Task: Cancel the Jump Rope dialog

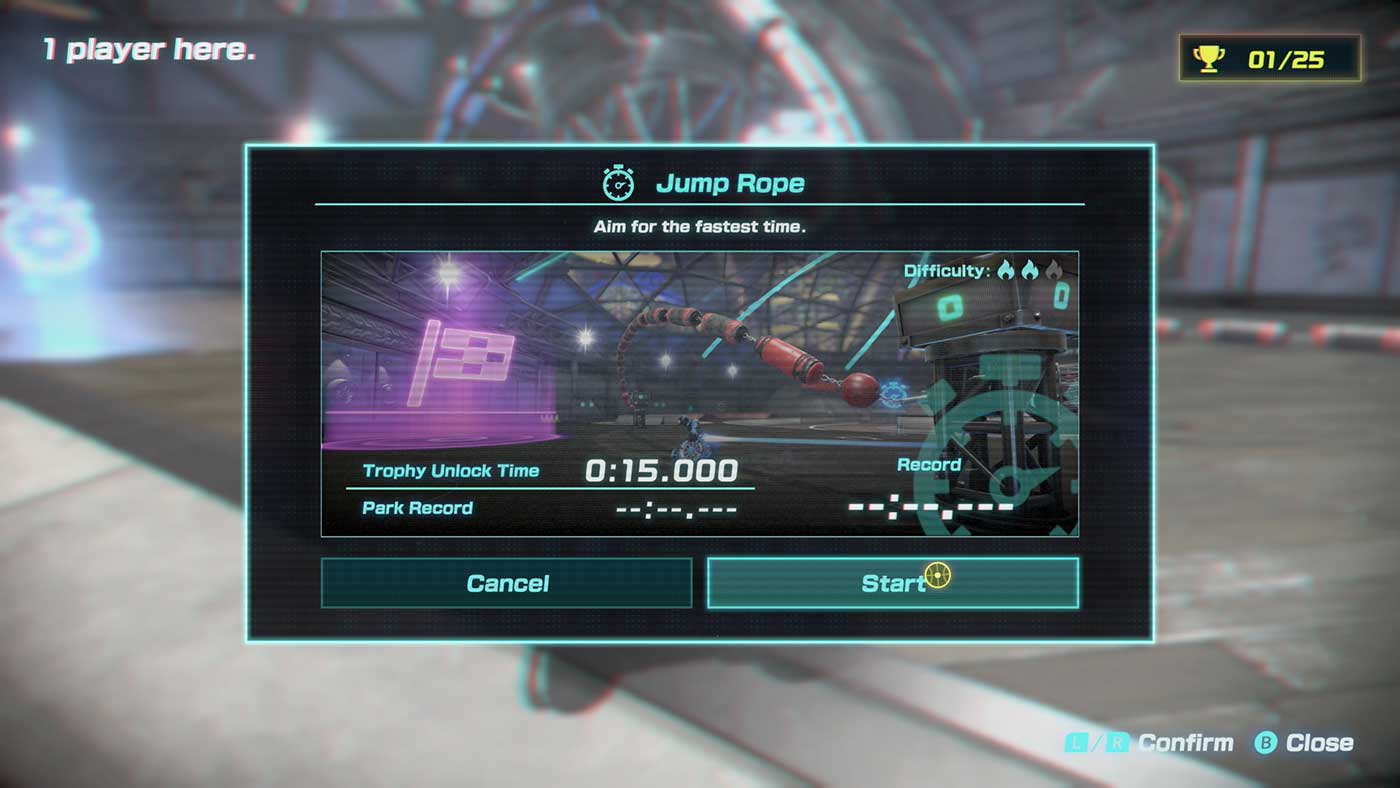Action: (506, 583)
